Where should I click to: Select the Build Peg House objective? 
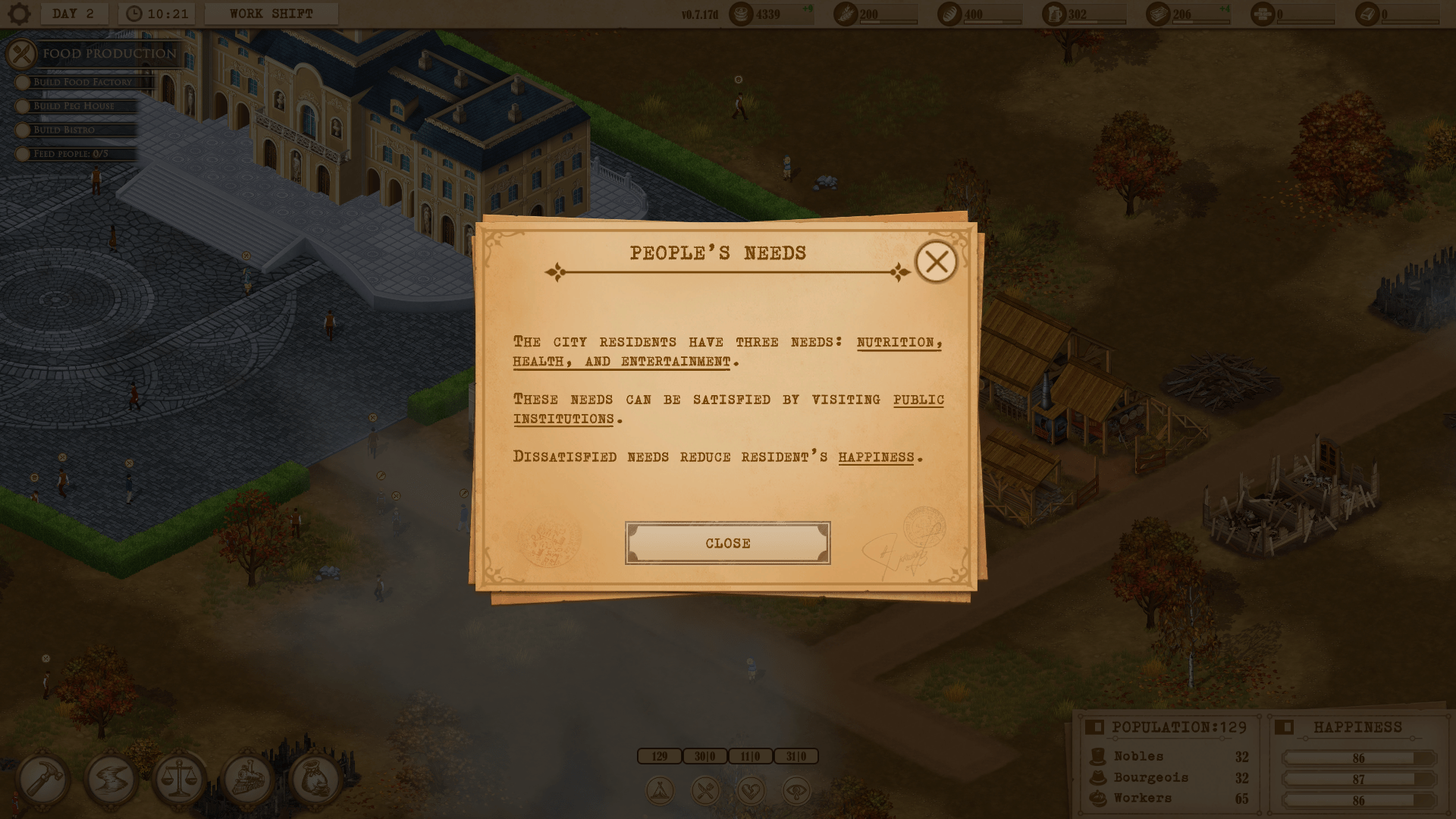click(x=74, y=106)
